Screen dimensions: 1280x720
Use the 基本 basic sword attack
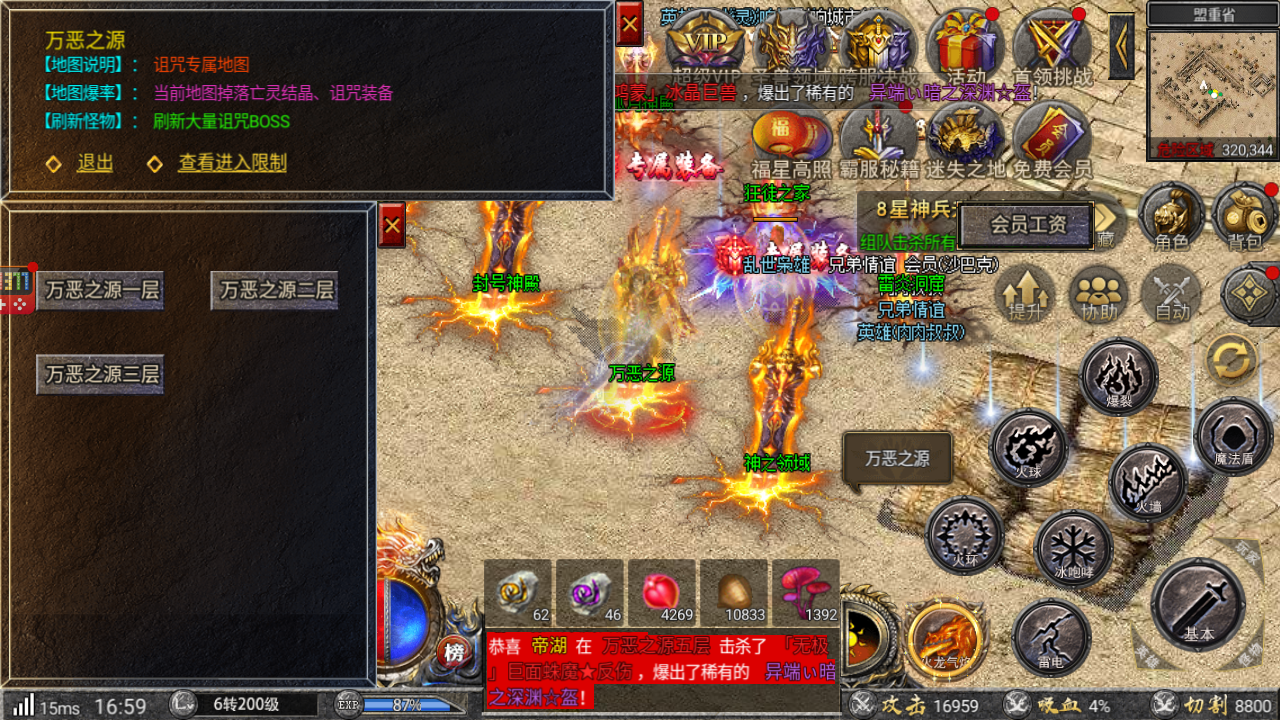(1198, 604)
